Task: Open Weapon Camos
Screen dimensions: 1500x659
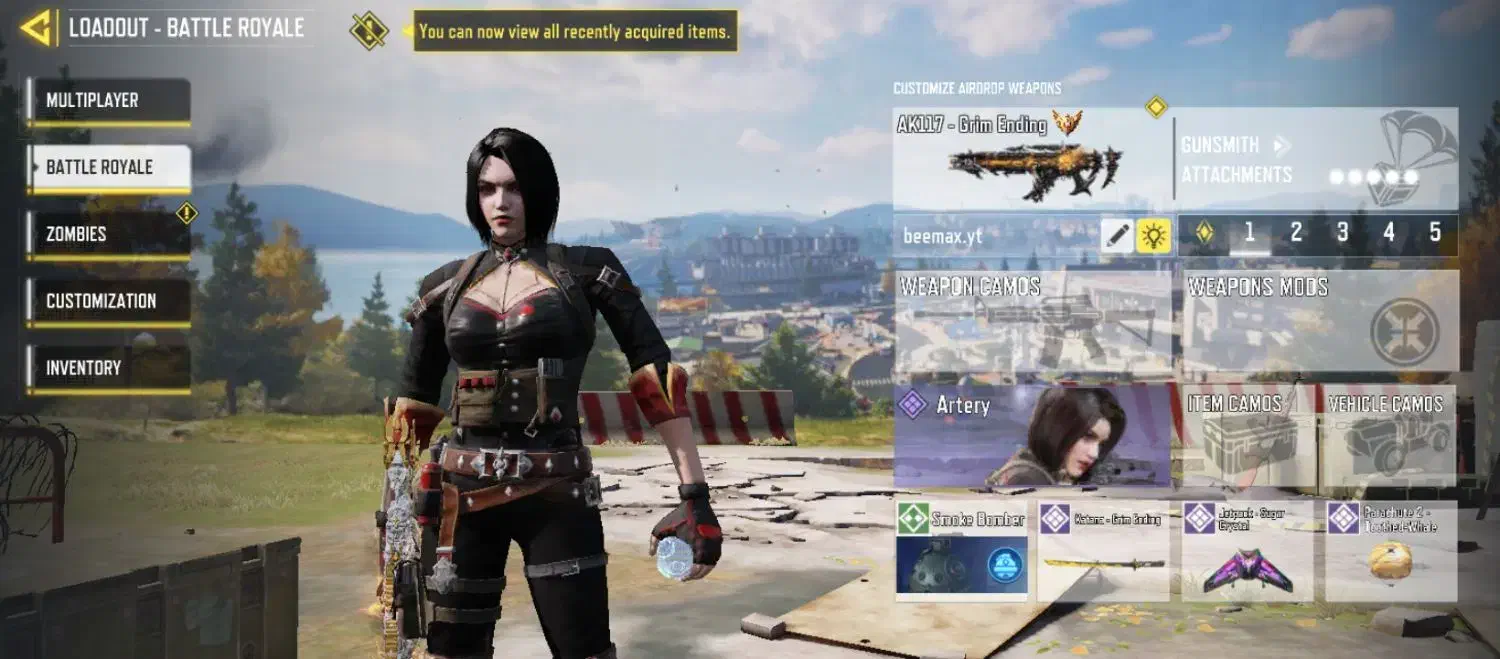Action: pos(1031,322)
